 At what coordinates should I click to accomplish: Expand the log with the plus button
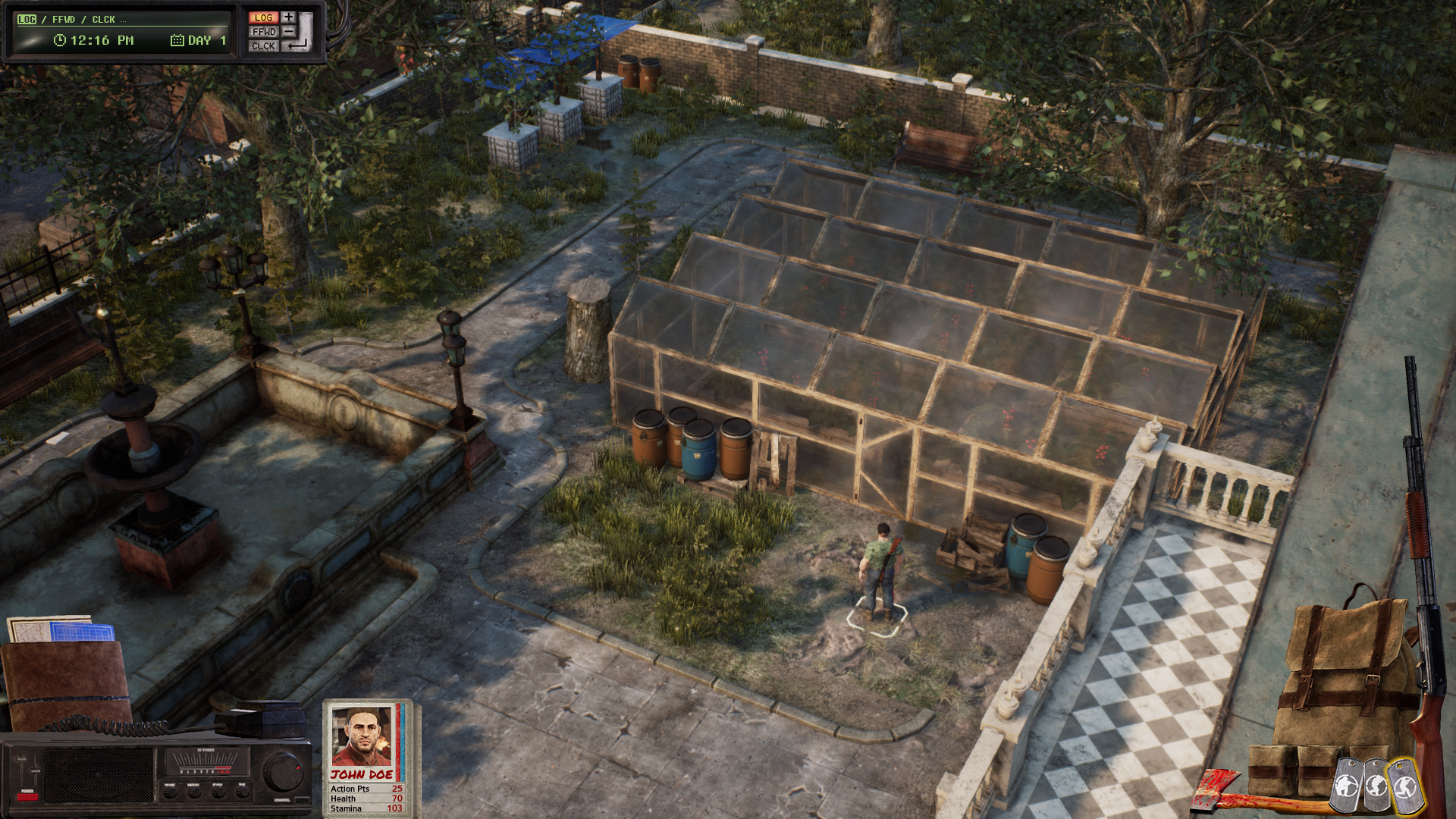(288, 17)
